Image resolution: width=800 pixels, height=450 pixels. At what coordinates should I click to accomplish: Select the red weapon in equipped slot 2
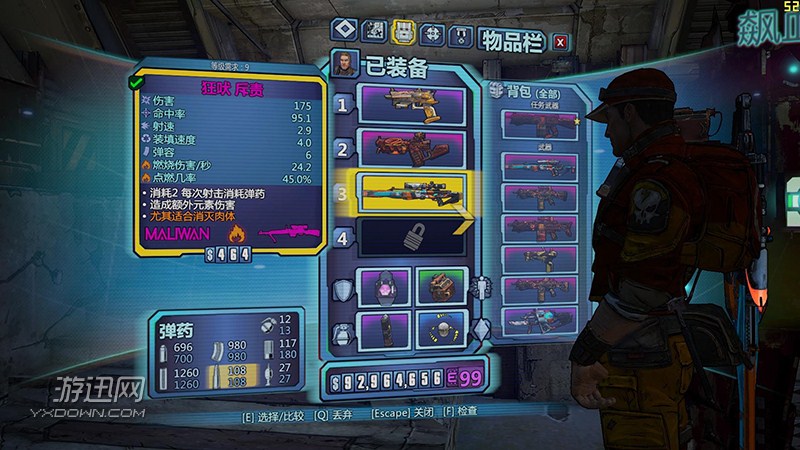(410, 149)
